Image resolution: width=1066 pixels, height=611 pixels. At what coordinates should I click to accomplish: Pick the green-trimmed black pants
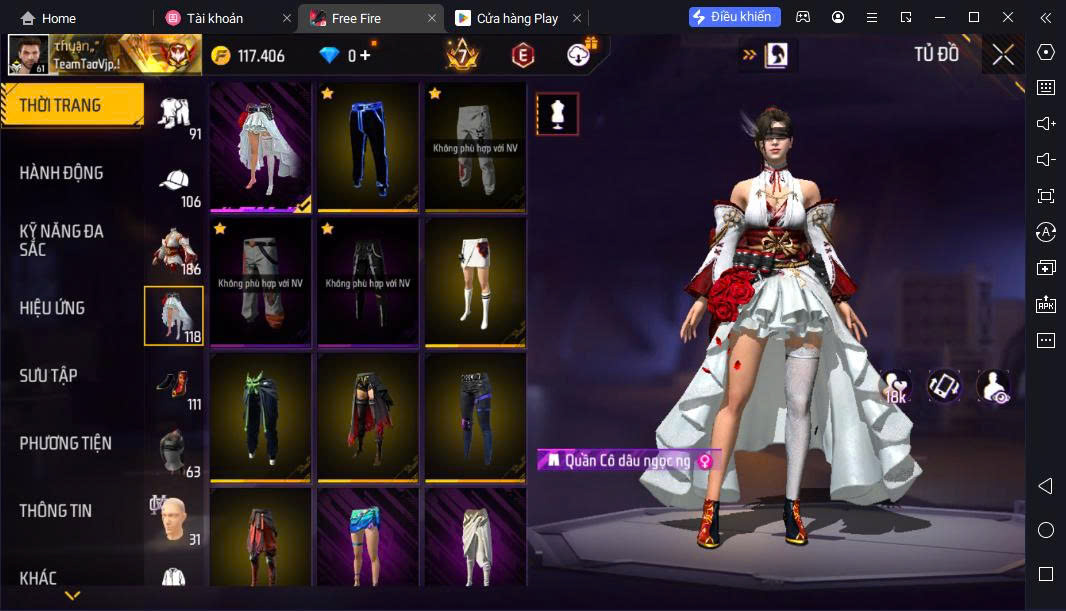[x=260, y=416]
